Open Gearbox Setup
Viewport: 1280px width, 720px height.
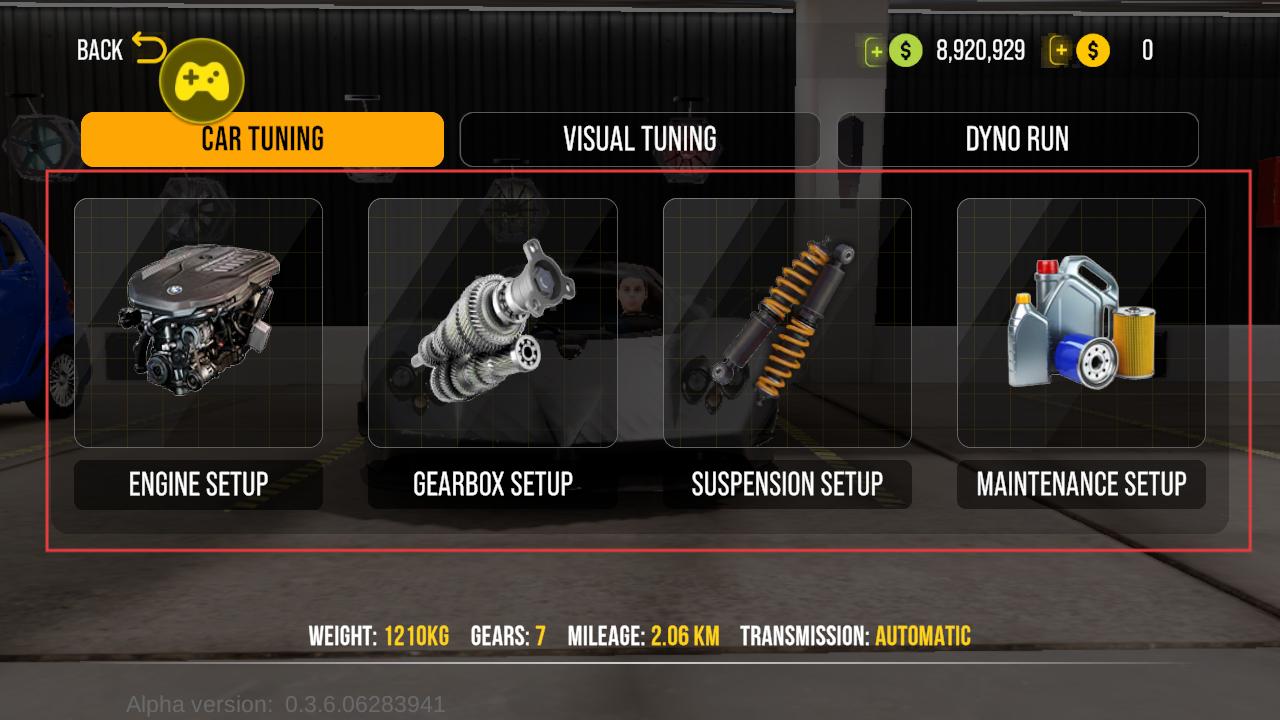click(492, 485)
